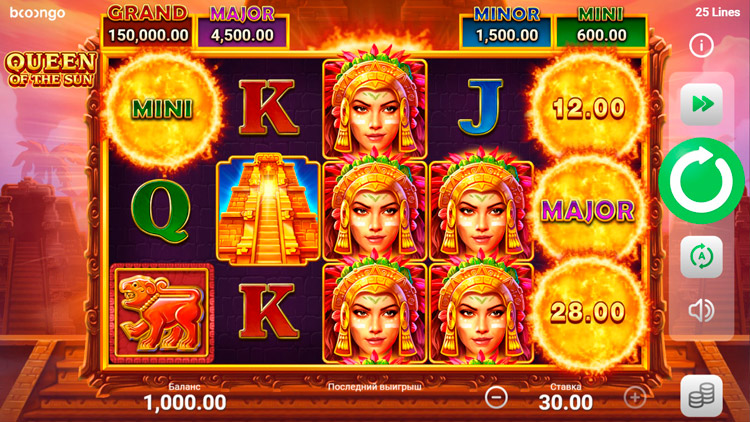Activate turbo fast-forward mode

point(701,104)
